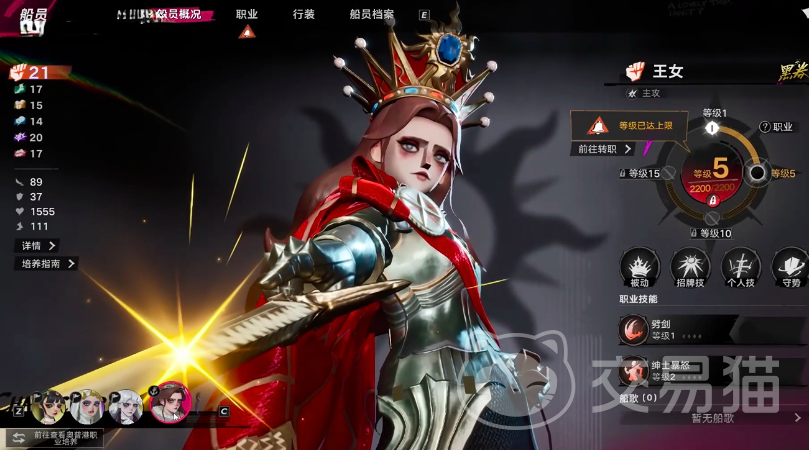Select the 等级1 node on the level ring
This screenshot has width=809, height=450.
point(712,128)
